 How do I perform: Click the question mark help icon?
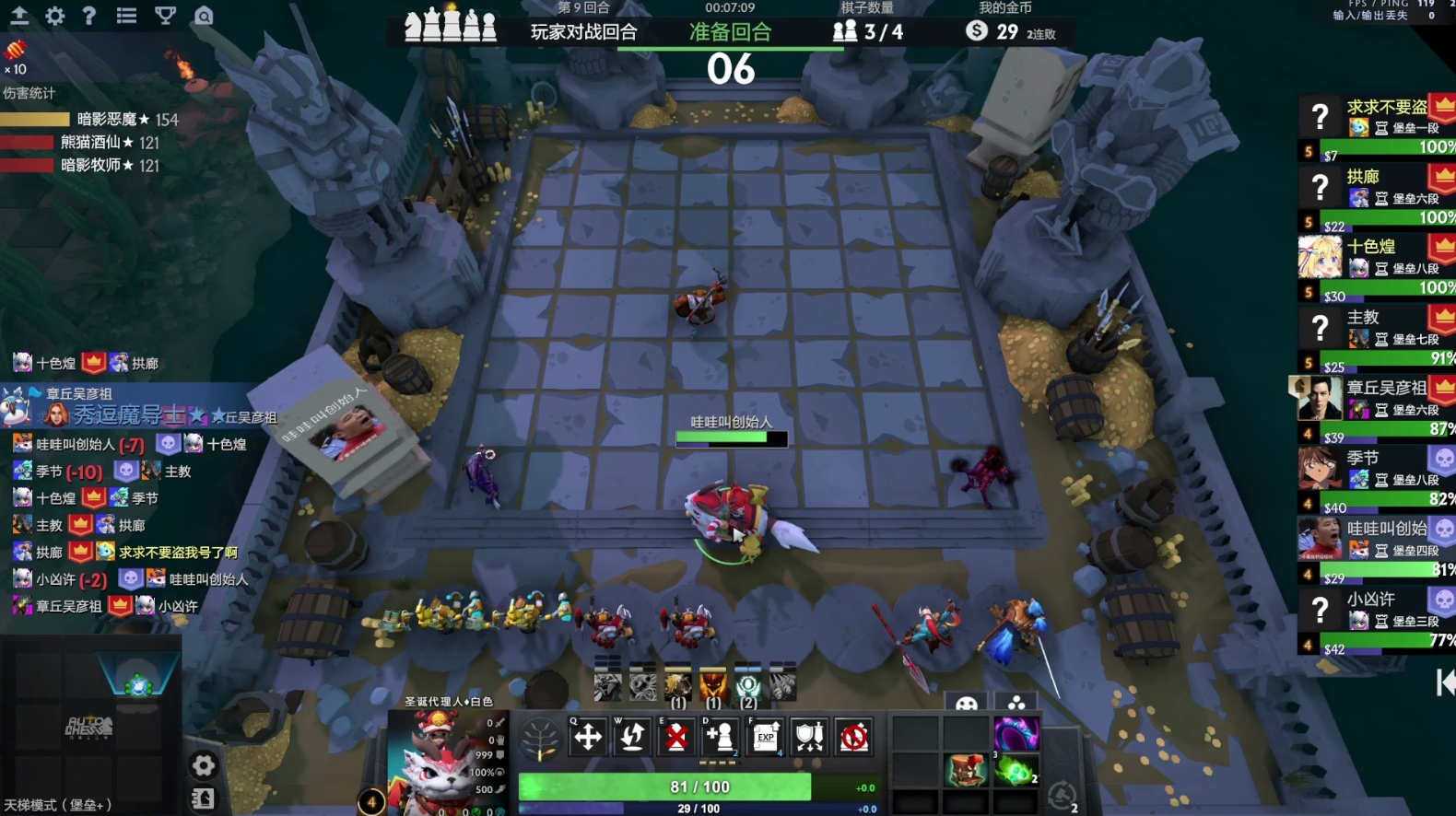89,16
